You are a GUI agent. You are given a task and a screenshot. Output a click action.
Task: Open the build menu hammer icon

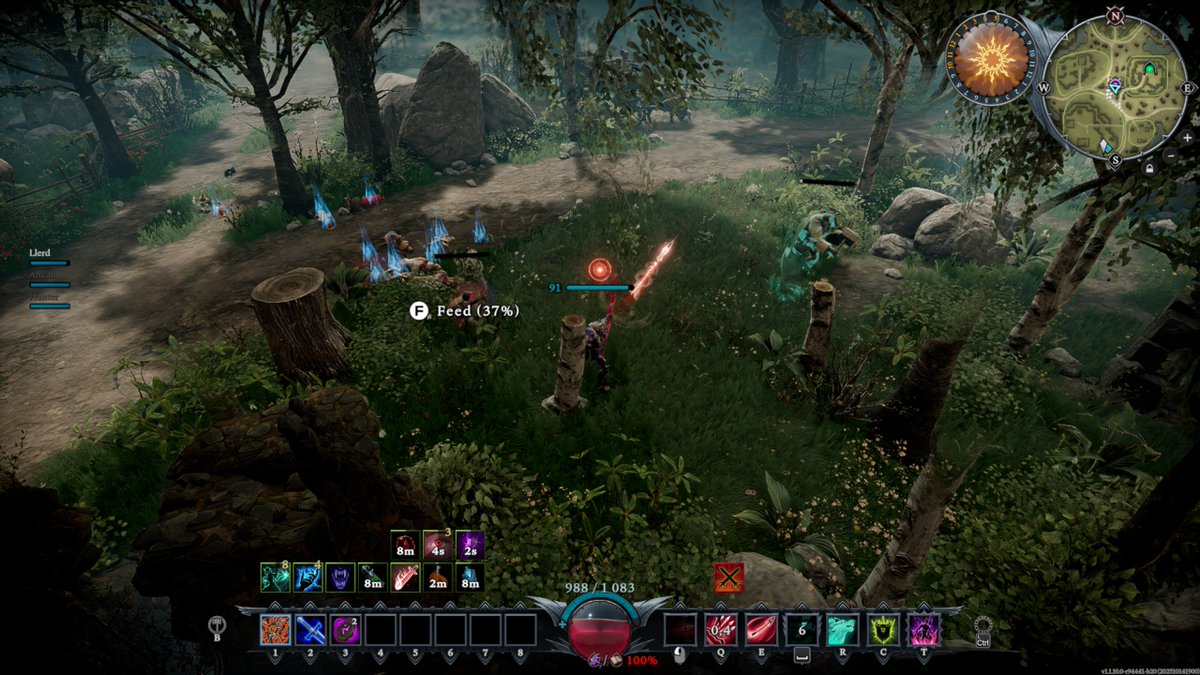tap(217, 625)
